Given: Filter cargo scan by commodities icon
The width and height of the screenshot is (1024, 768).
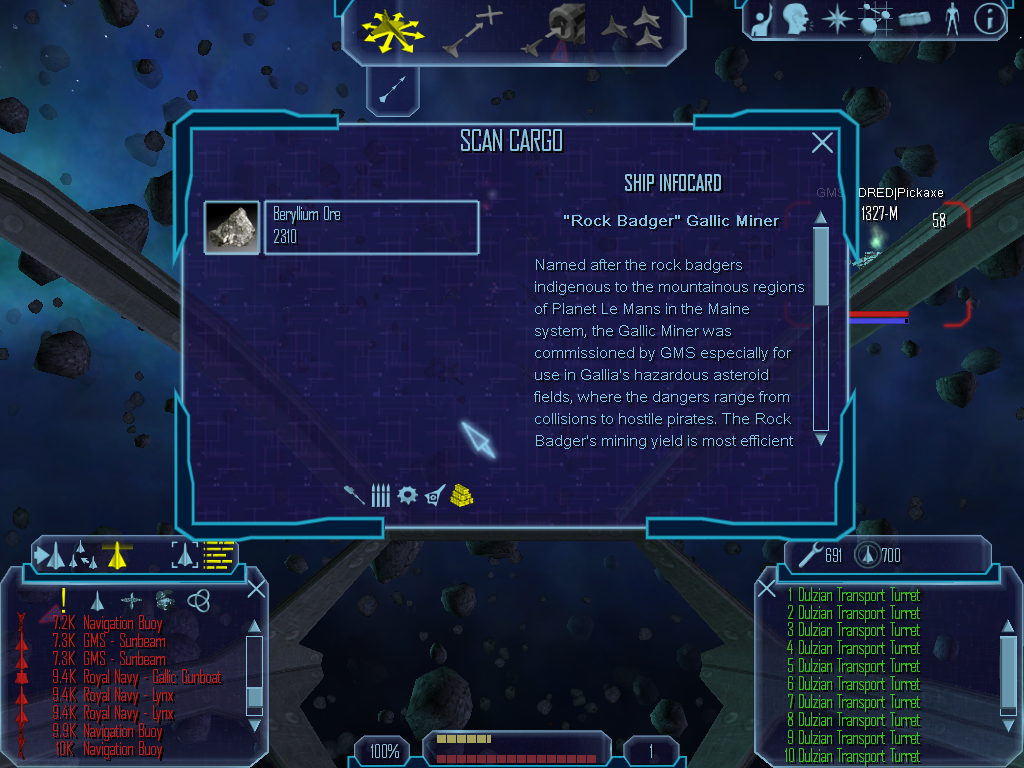Looking at the screenshot, I should [x=461, y=494].
